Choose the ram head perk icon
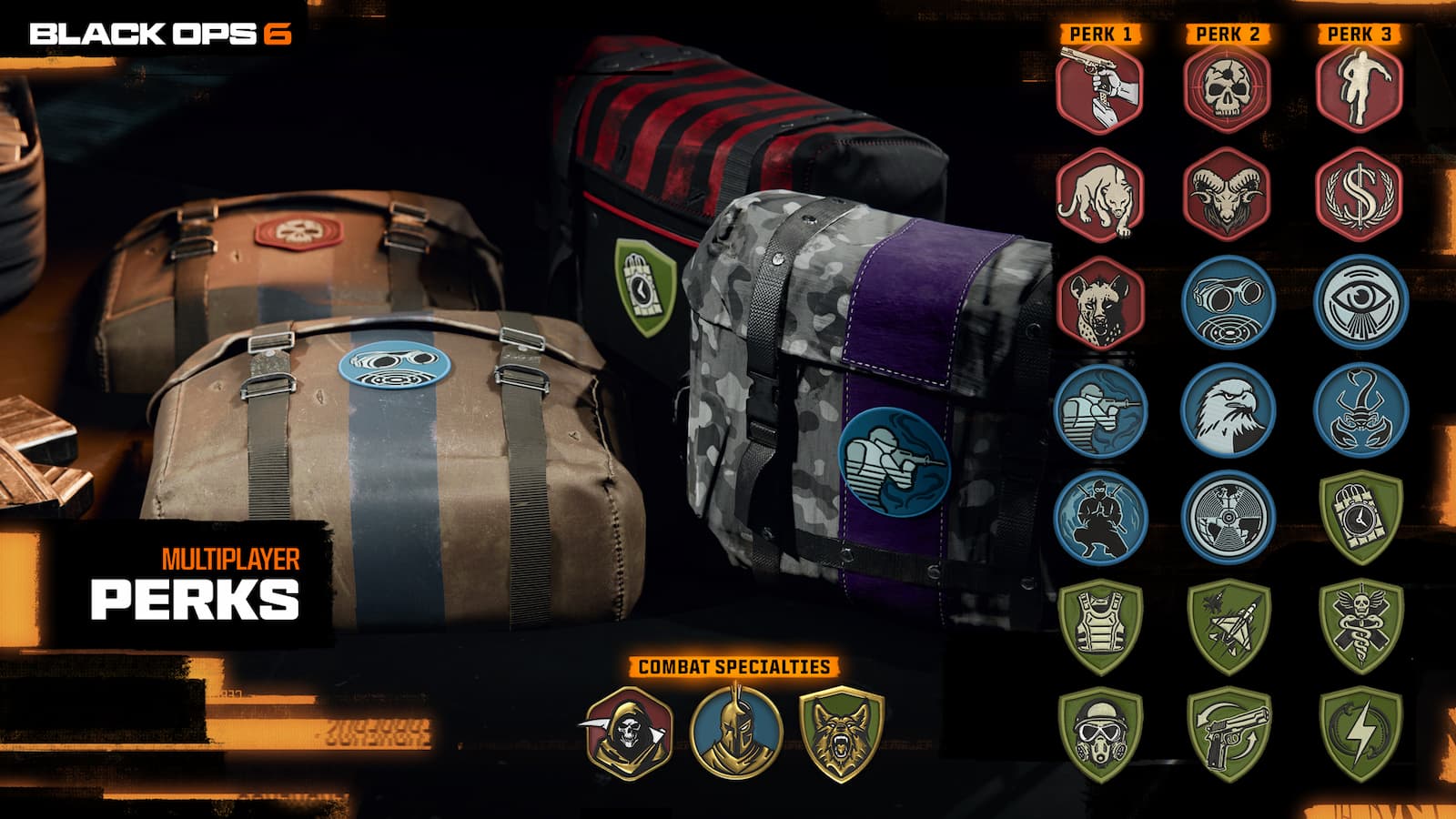Screen dimensions: 1456x819 pyautogui.click(x=1227, y=196)
